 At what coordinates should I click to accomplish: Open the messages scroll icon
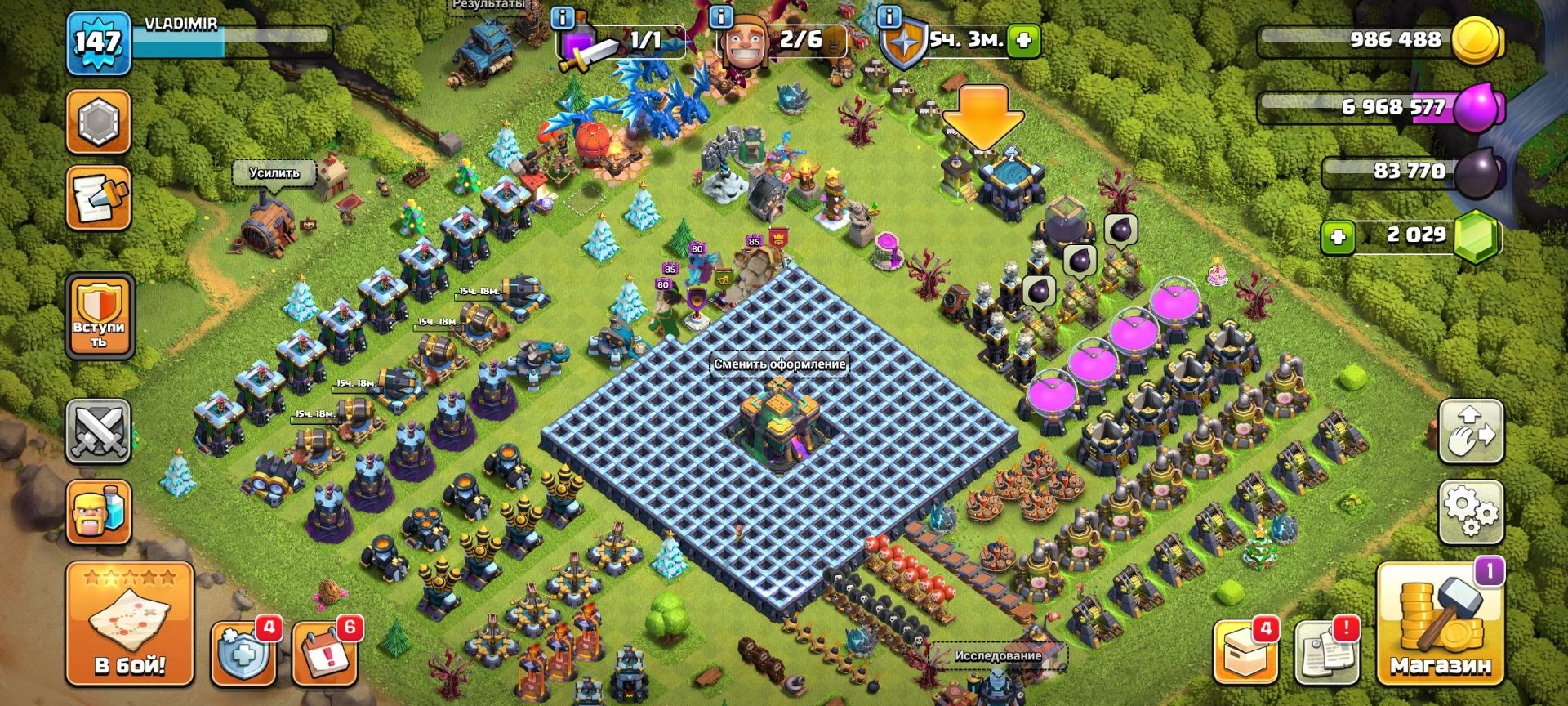(99, 199)
